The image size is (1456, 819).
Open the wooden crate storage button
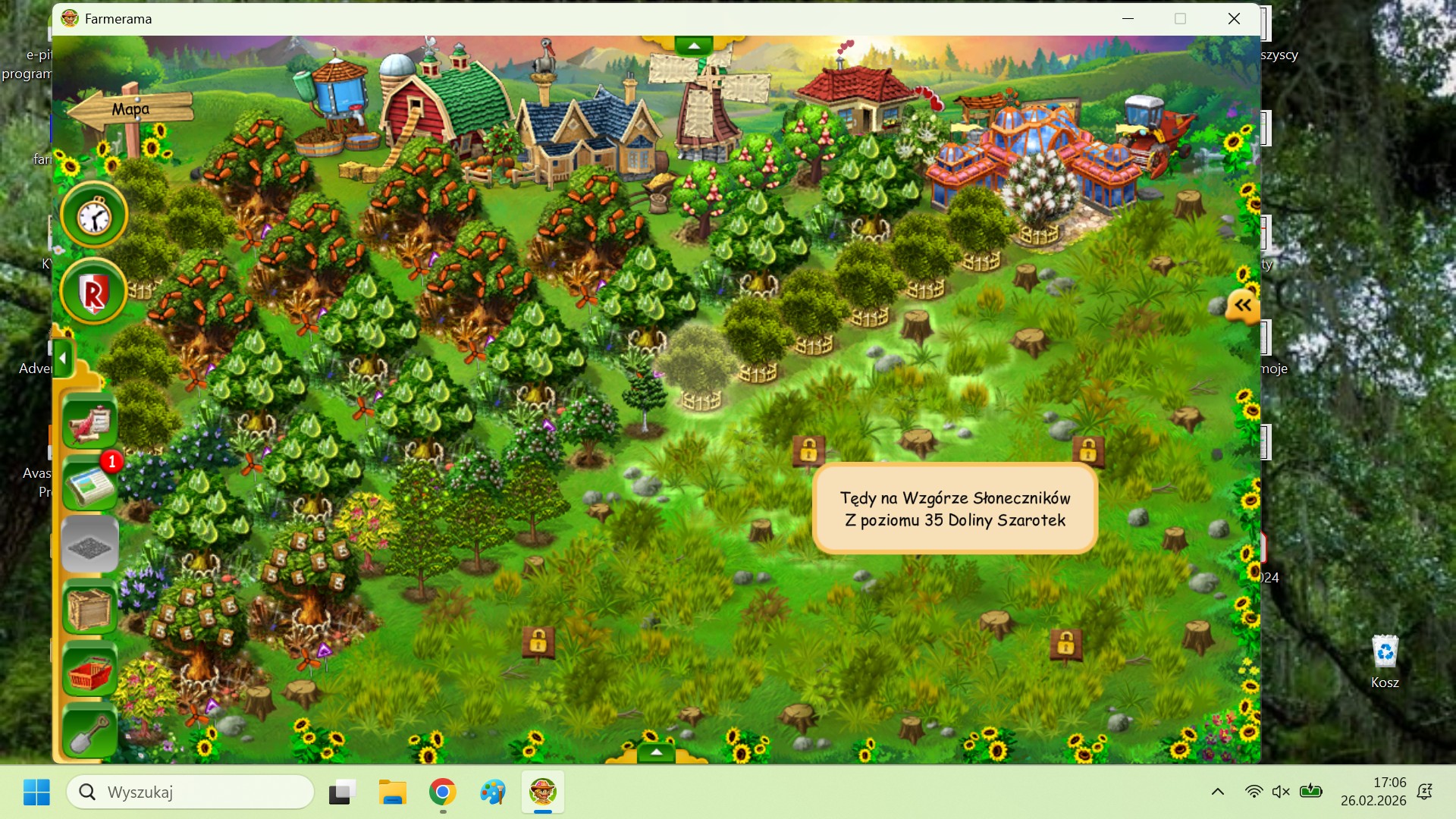89,608
